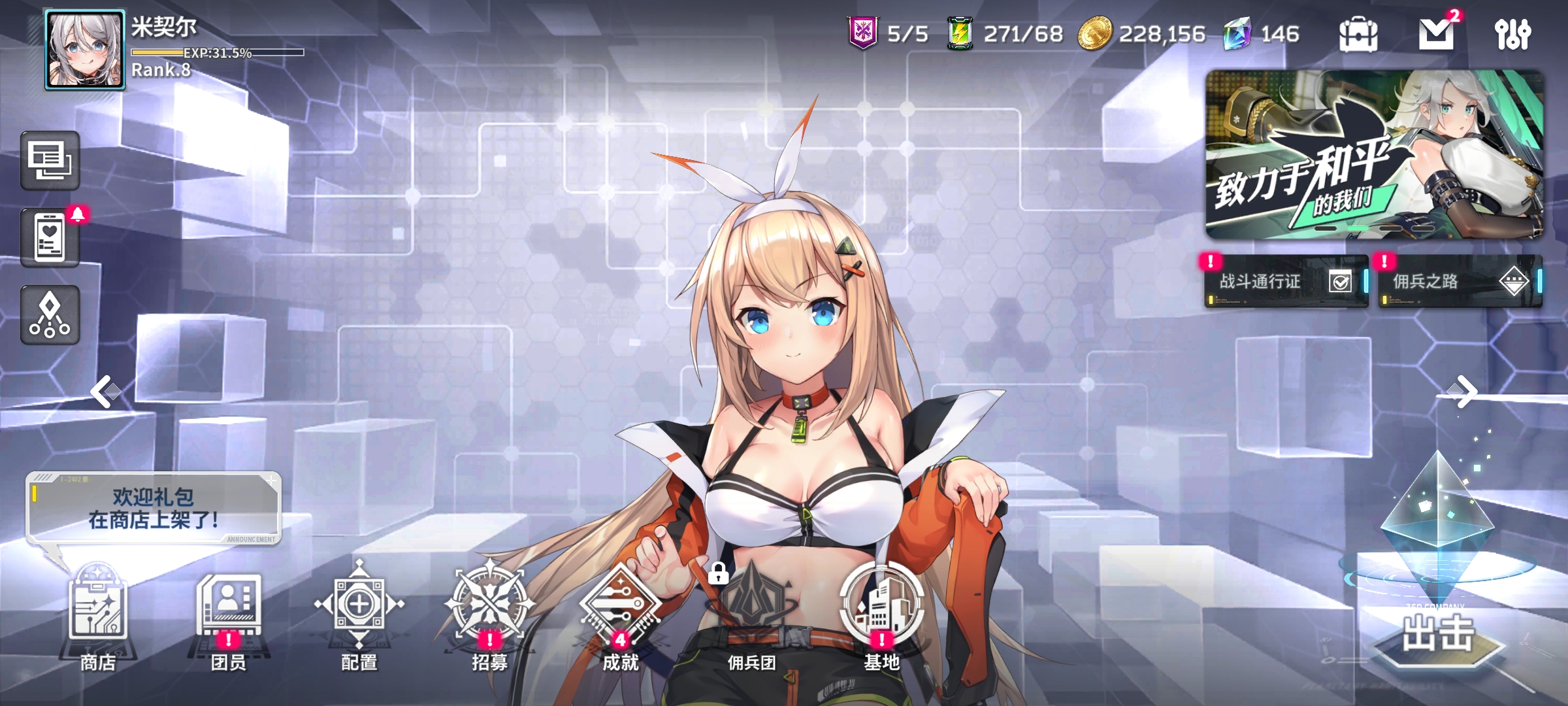
Task: Open the node network icon on left sidebar
Action: tap(50, 314)
